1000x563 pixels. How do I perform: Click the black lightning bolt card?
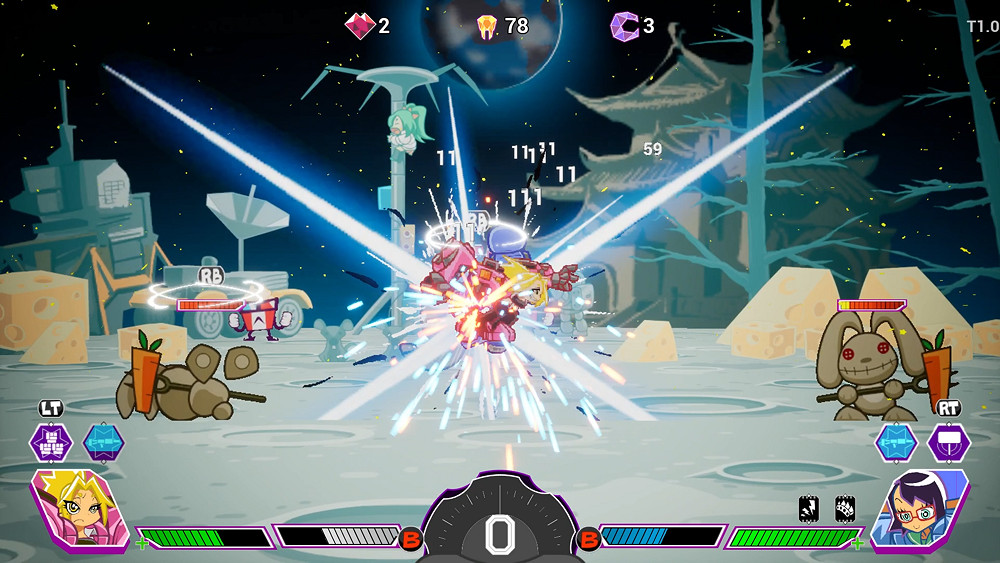pos(810,509)
